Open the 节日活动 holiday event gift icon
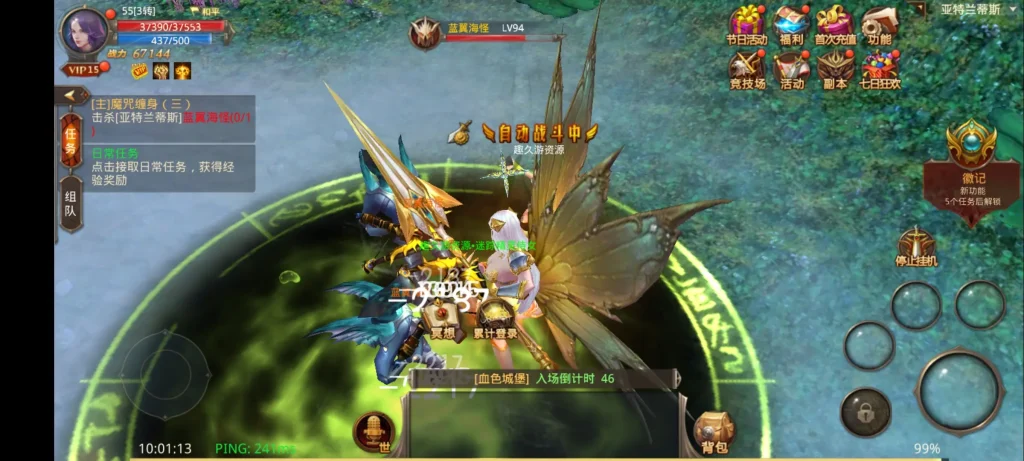This screenshot has width=1024, height=461. (x=746, y=23)
